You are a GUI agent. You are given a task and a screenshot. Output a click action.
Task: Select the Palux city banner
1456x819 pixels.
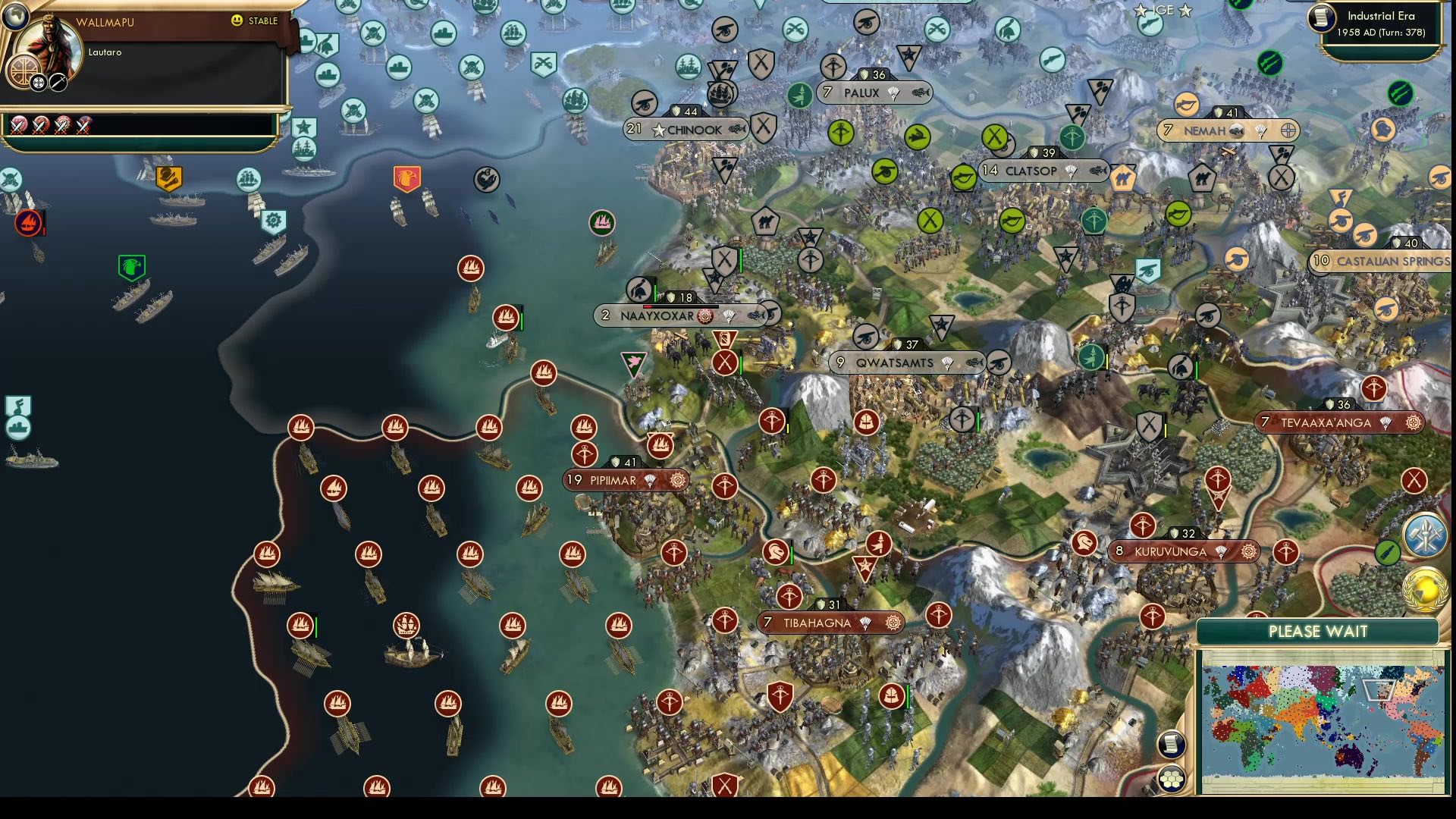click(x=864, y=94)
